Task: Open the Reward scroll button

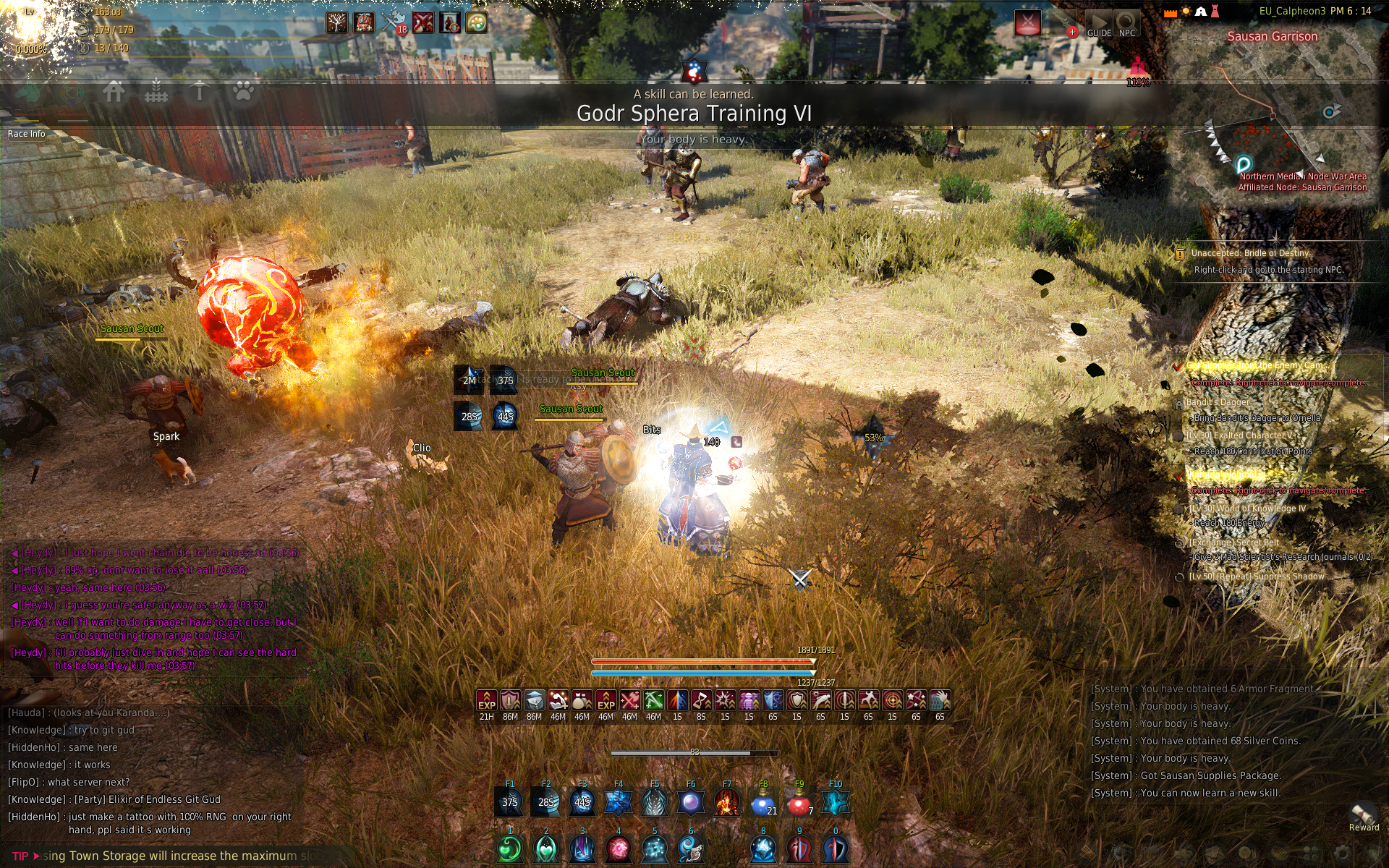Action: coord(1363,816)
